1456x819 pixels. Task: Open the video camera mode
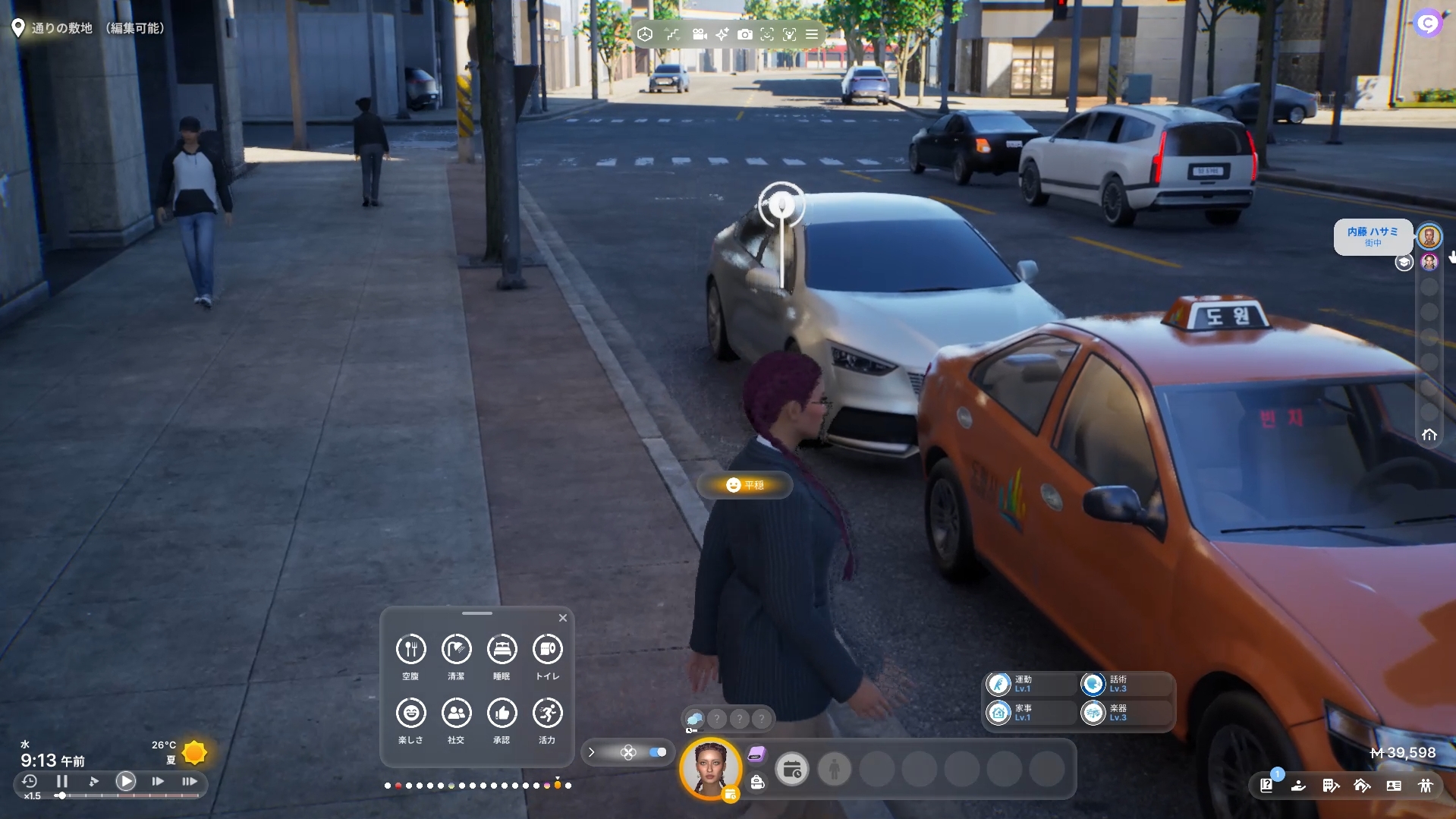click(x=700, y=34)
